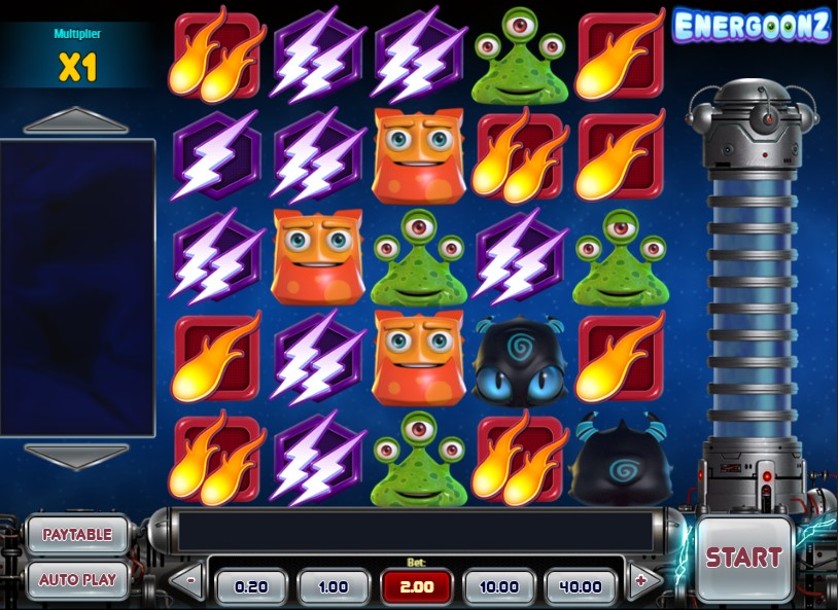Switch the bet to 40.00
838x610 pixels.
coord(581,586)
